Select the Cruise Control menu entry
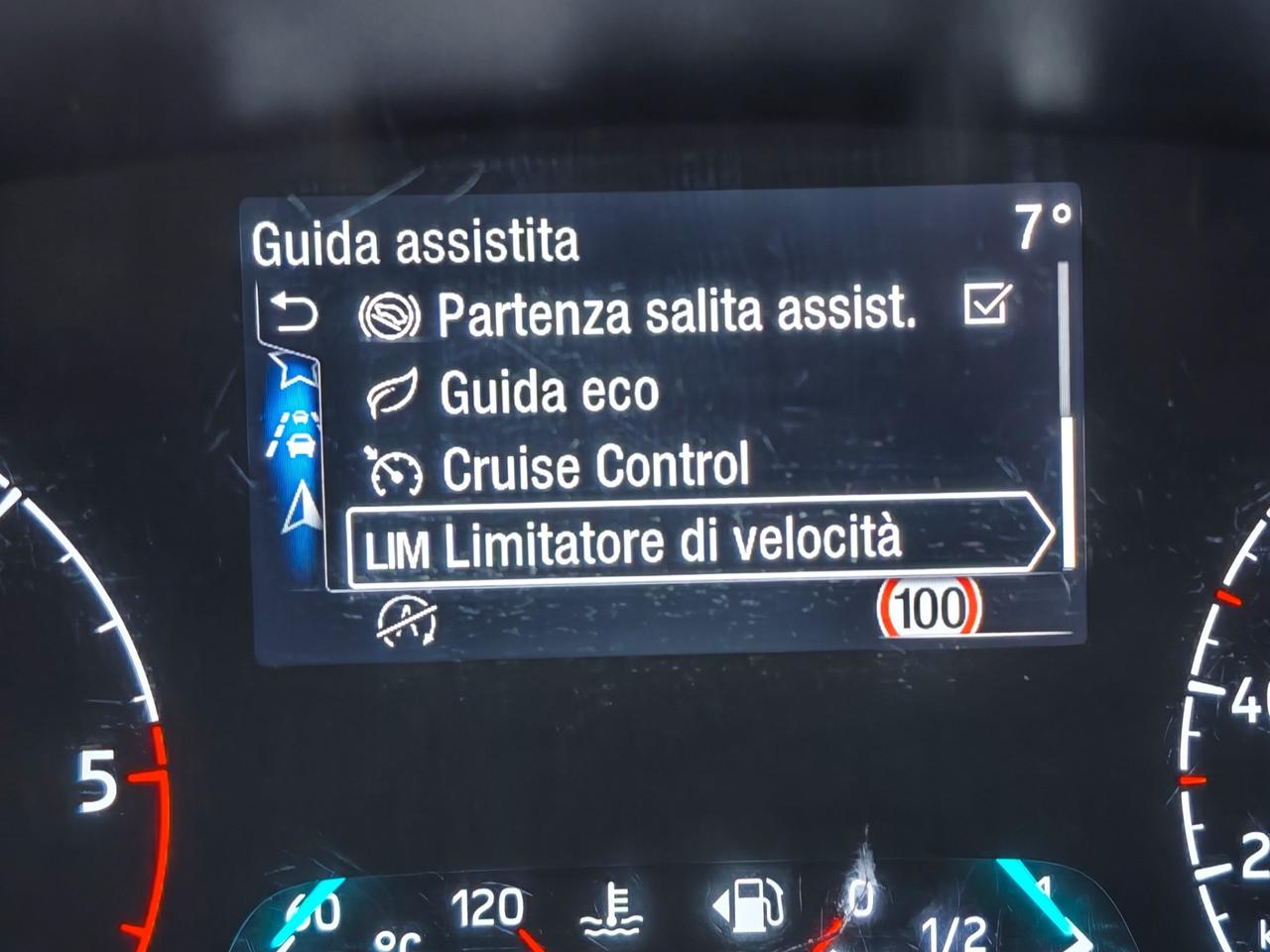1270x952 pixels. click(x=595, y=466)
